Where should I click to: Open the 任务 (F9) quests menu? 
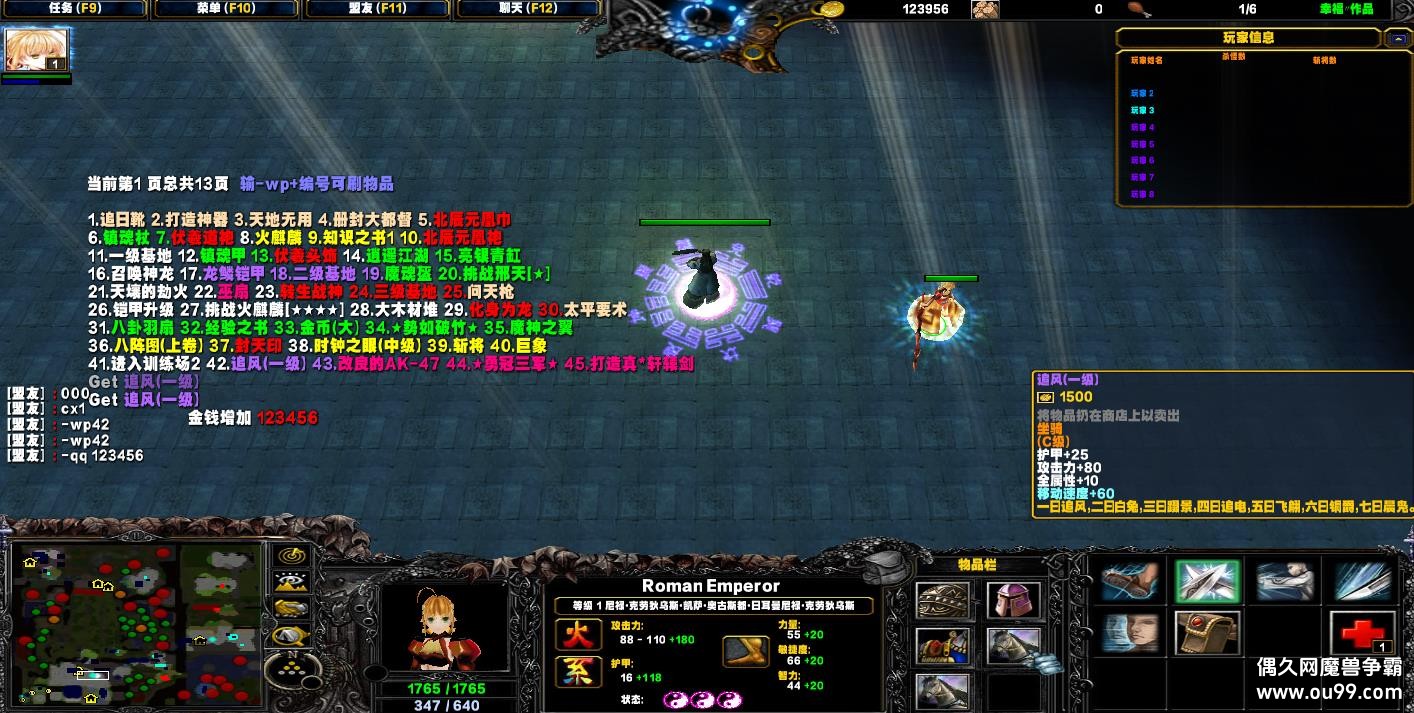(75, 9)
